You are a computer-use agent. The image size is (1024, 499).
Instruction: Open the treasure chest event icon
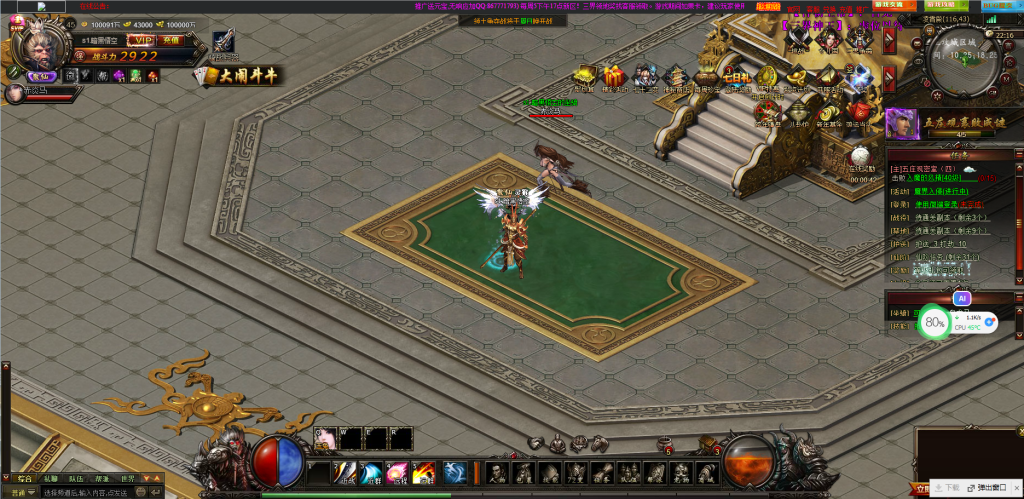585,77
